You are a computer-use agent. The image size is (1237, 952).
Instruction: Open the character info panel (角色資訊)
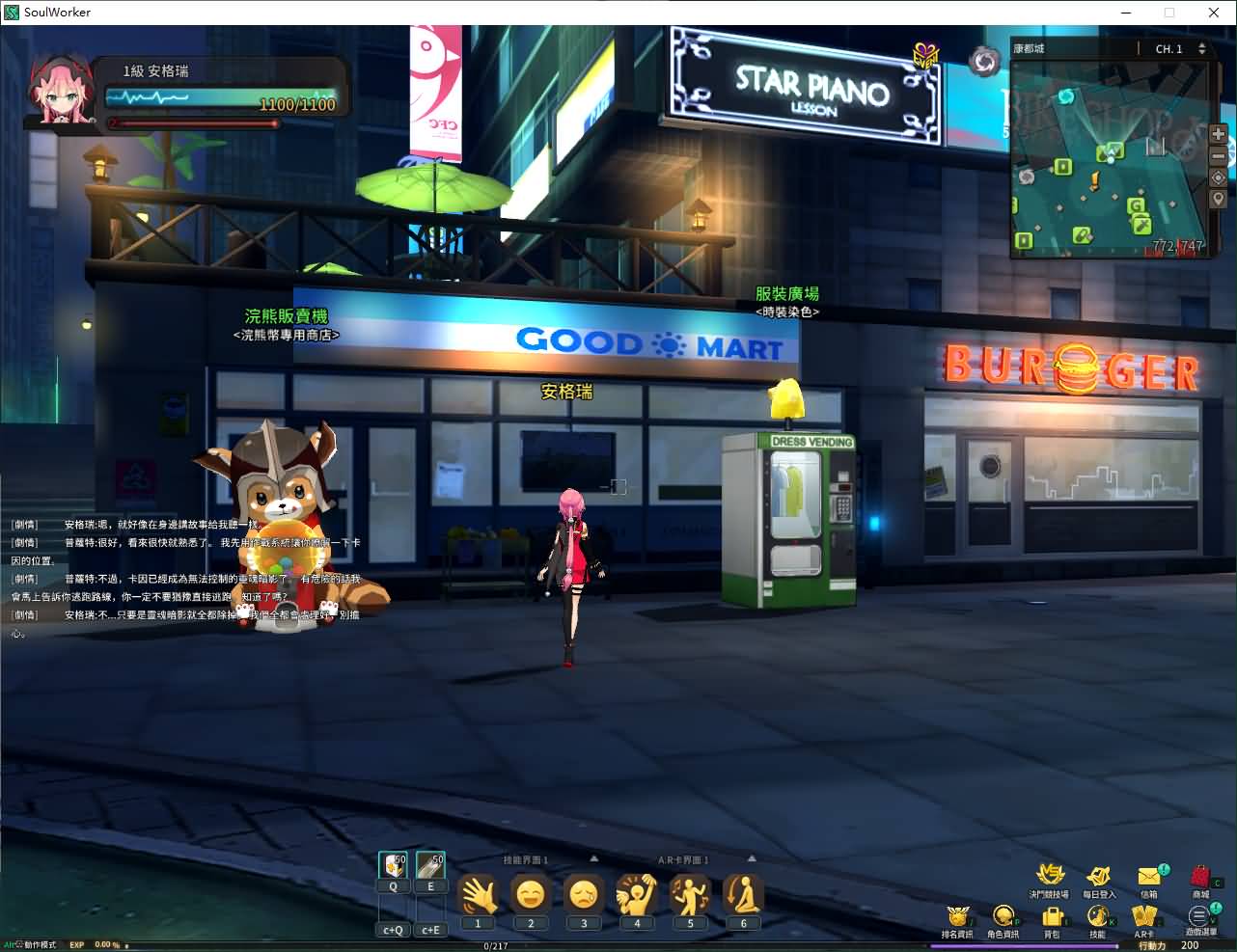point(1003,917)
